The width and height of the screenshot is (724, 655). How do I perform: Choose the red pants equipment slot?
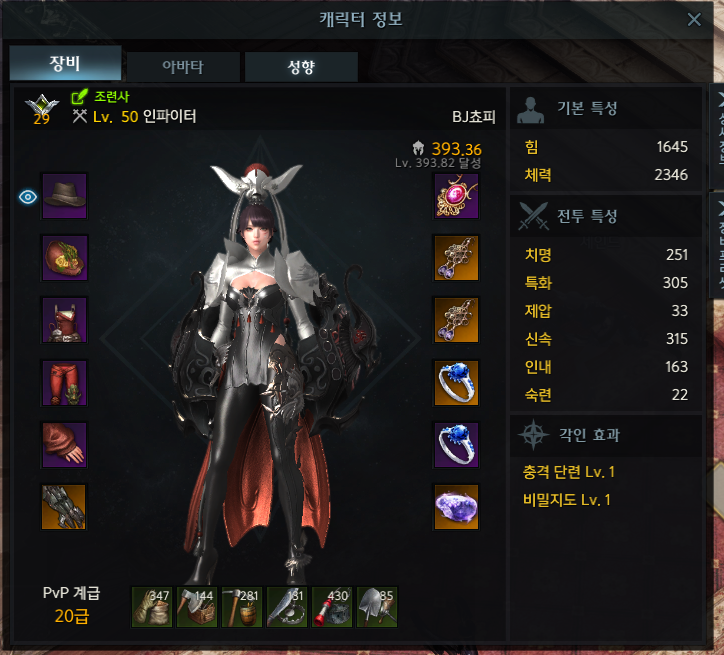pos(65,382)
